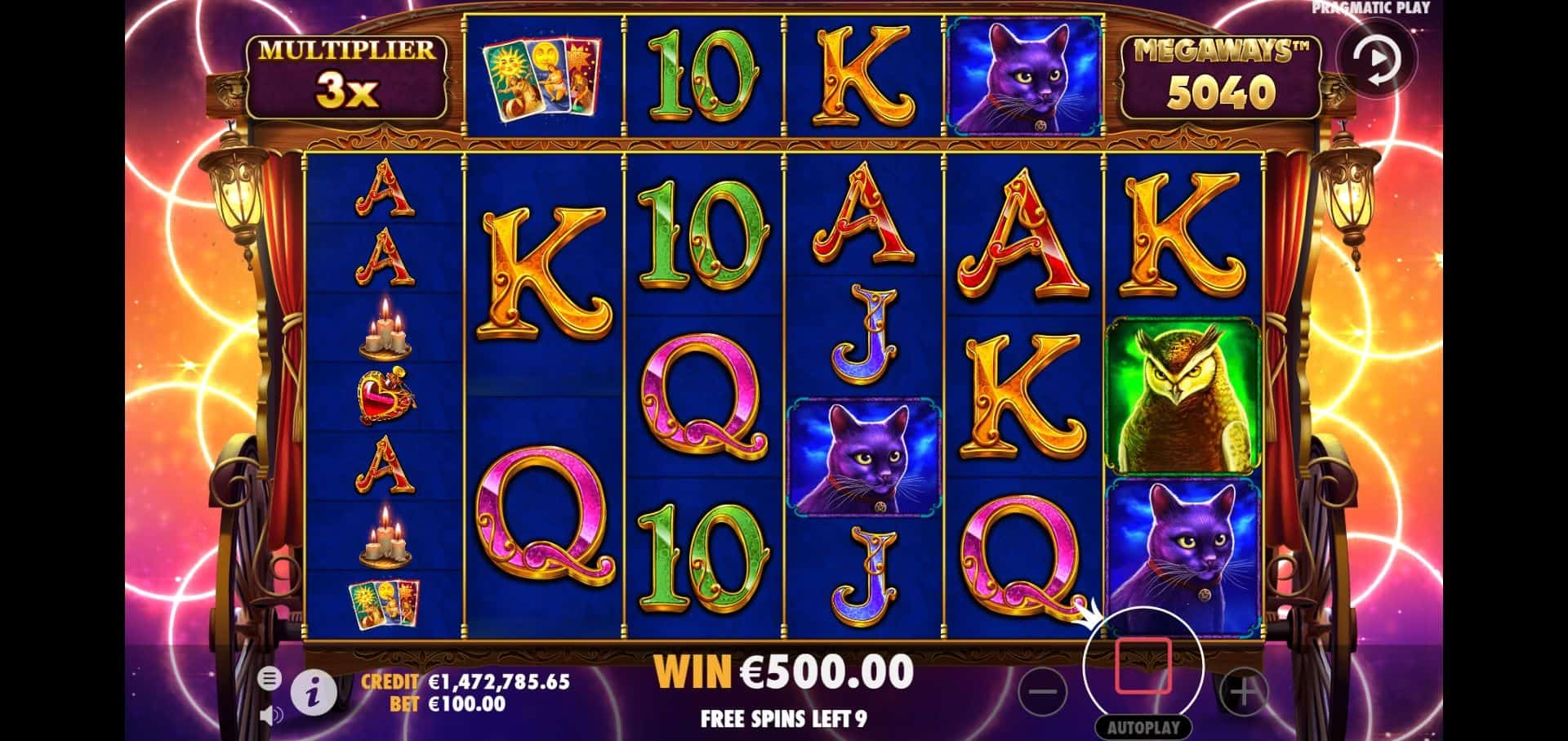
Task: Decrease the bet with the minus button
Action: click(1043, 692)
